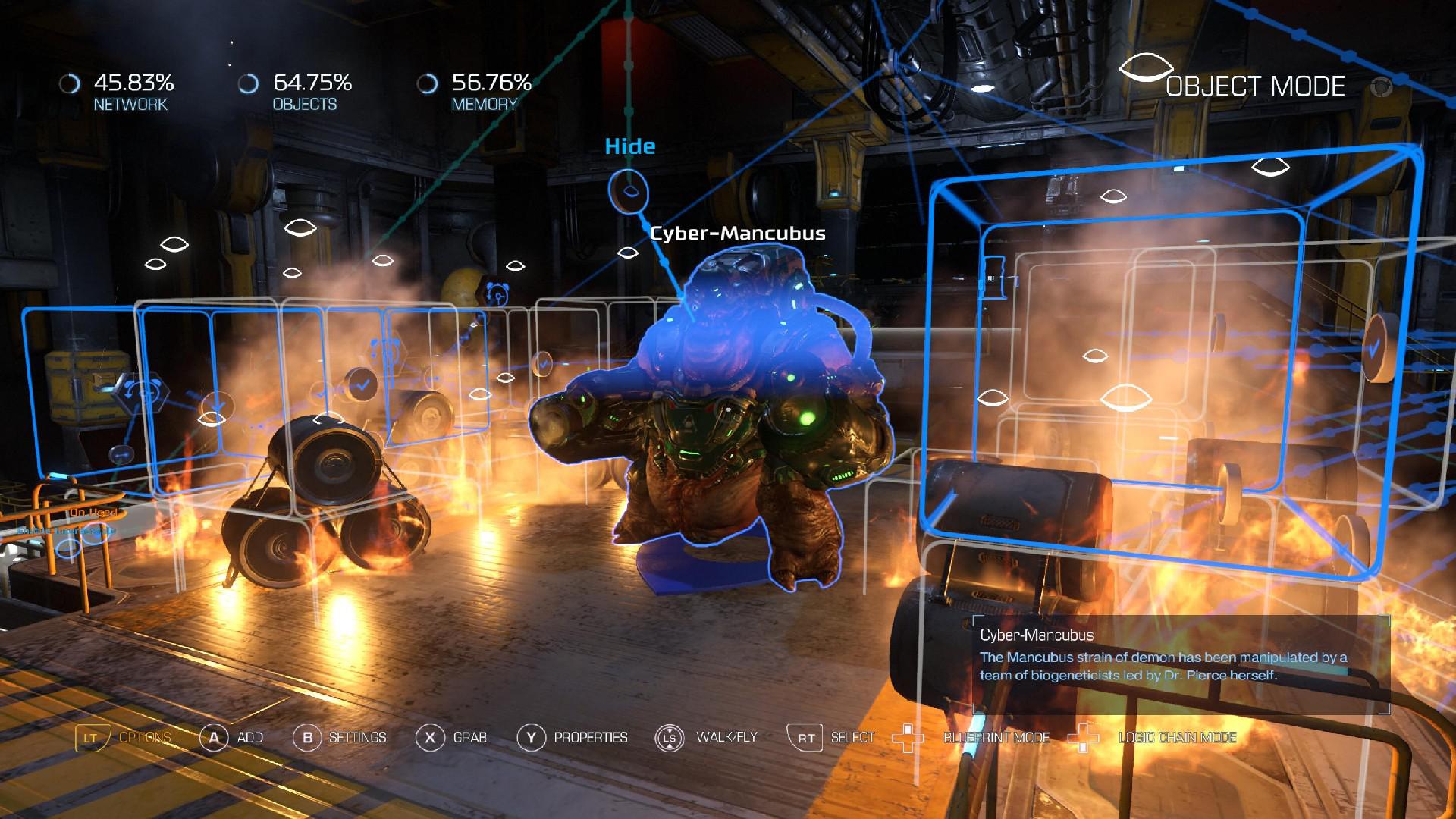Toggle the Hide eye node above Cyber-Mancubus
The image size is (1456, 819).
click(629, 192)
